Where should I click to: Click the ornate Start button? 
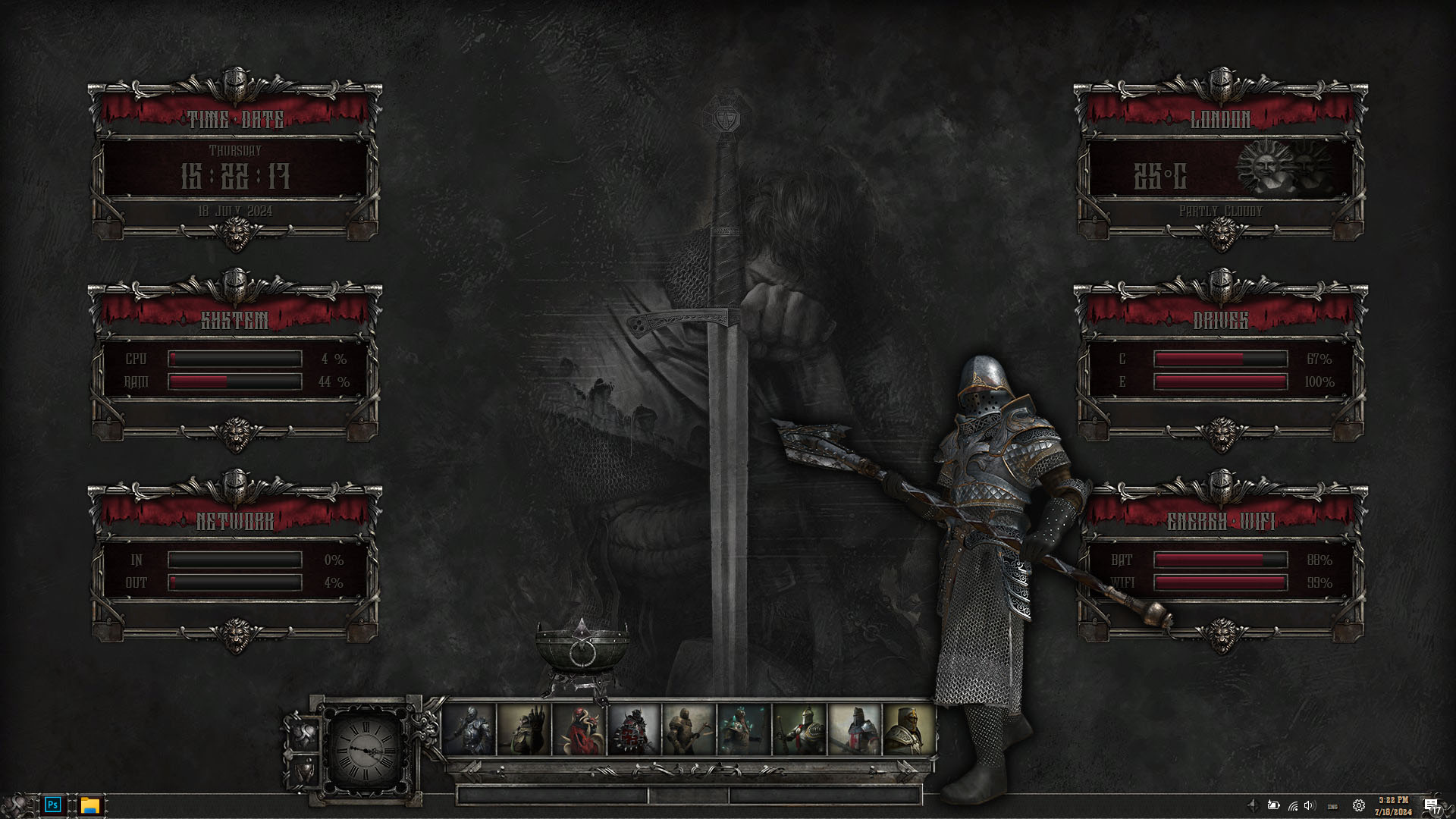pyautogui.click(x=17, y=805)
